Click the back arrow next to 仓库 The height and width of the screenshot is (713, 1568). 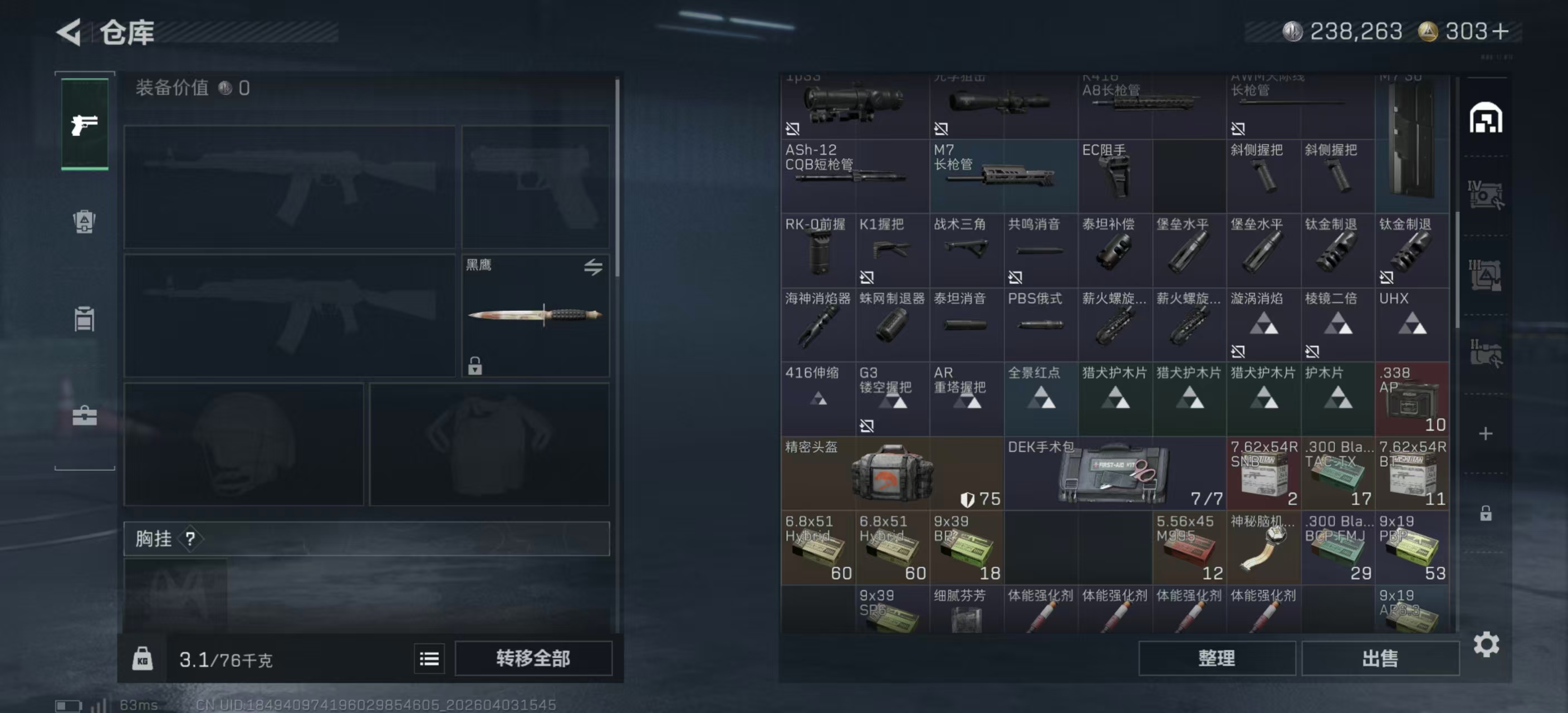pos(69,32)
